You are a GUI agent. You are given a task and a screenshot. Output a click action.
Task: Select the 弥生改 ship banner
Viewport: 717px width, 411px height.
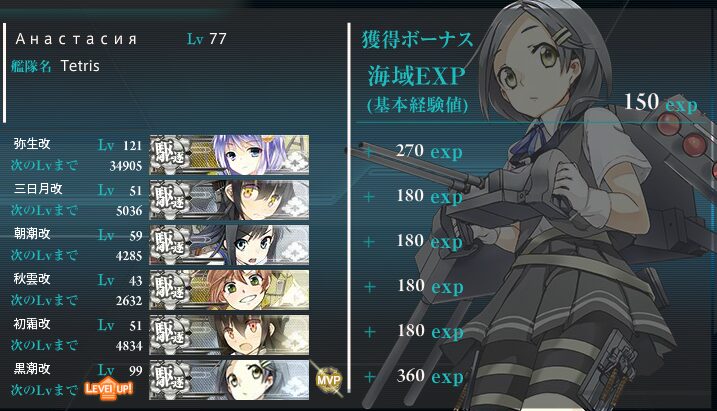[230, 154]
